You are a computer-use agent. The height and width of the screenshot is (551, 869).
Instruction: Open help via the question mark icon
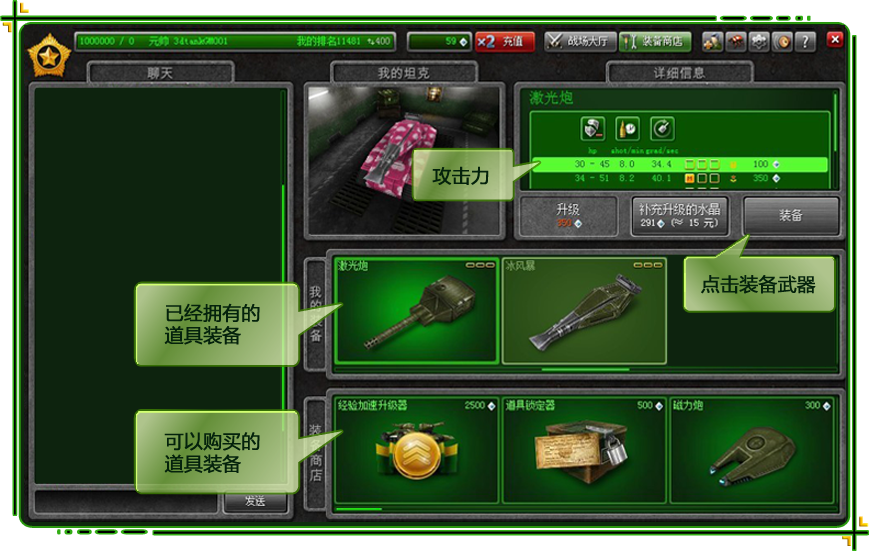806,42
